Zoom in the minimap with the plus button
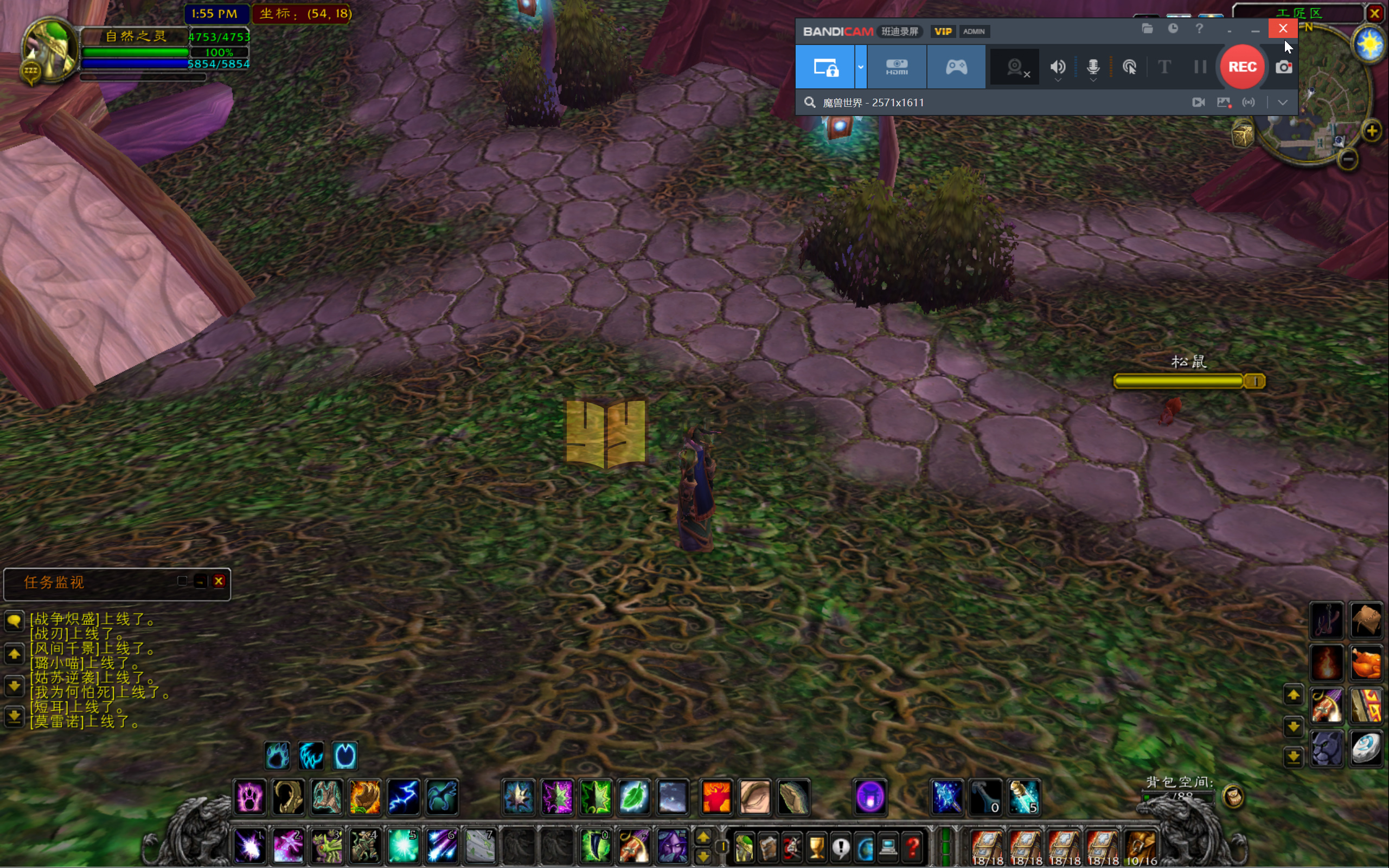This screenshot has width=1389, height=868. (x=1371, y=131)
